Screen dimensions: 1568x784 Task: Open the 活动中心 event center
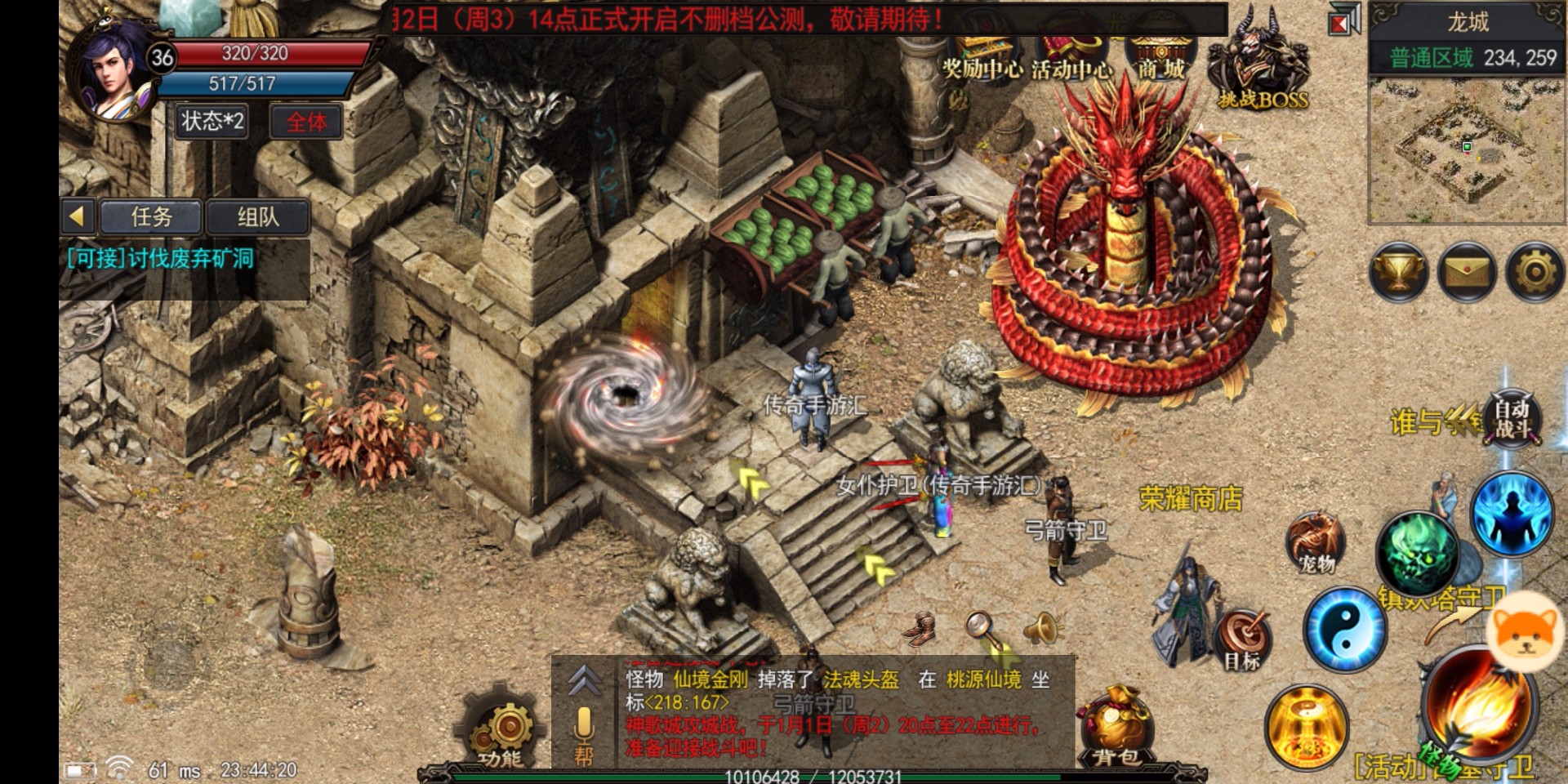(1071, 59)
